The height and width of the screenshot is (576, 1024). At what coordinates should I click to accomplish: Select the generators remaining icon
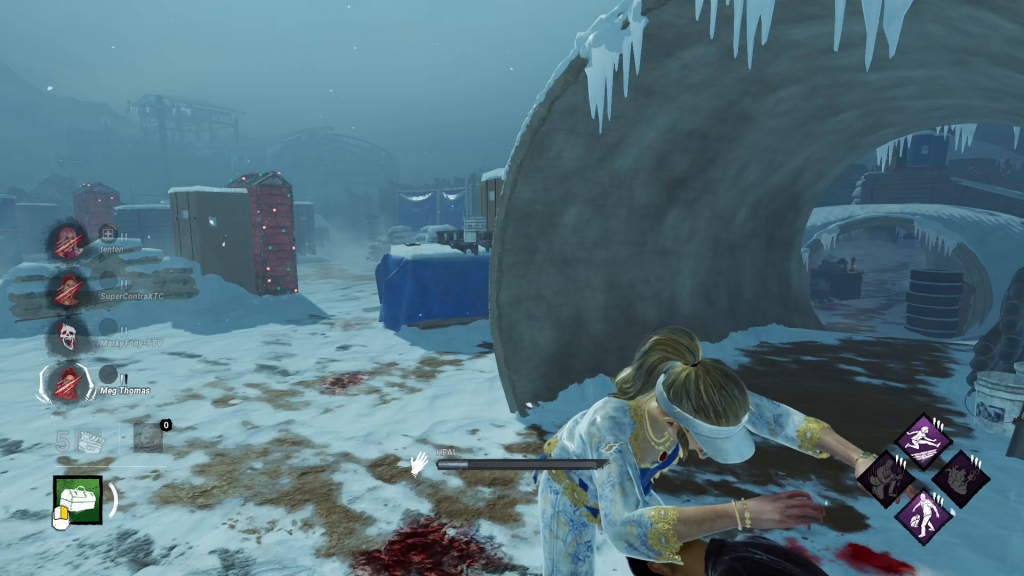tap(91, 438)
